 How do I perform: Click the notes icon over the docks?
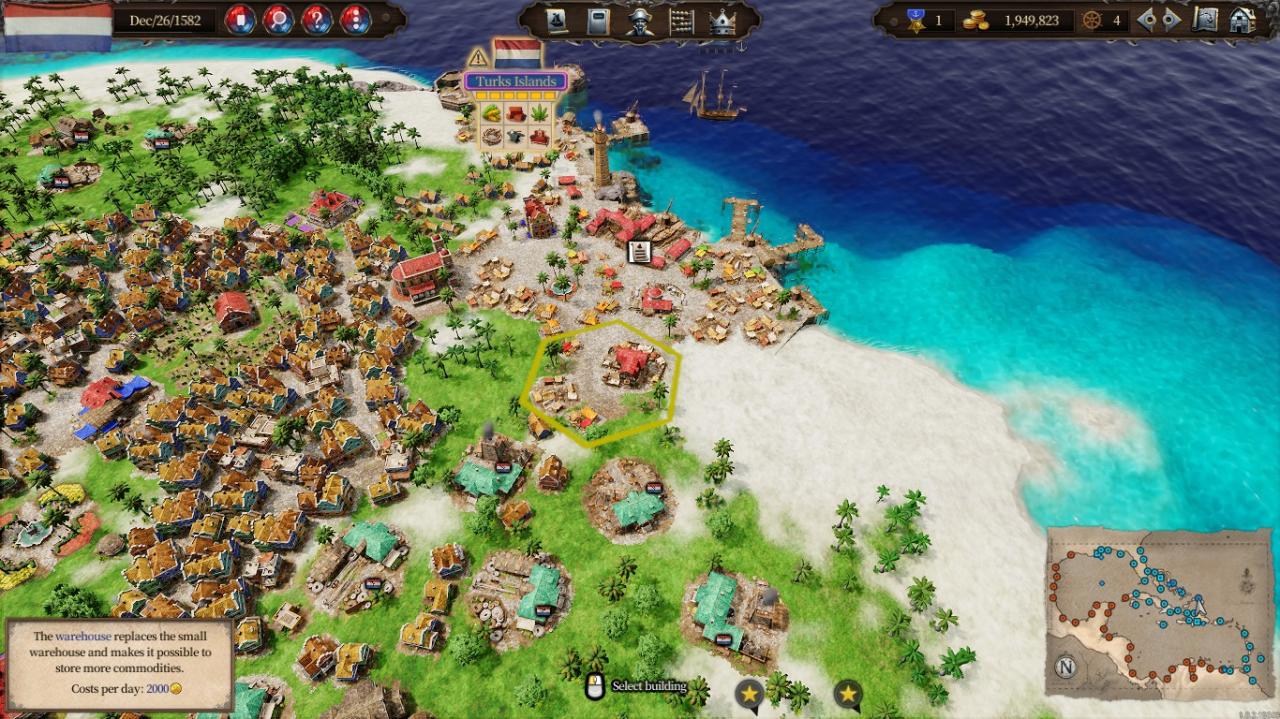638,251
